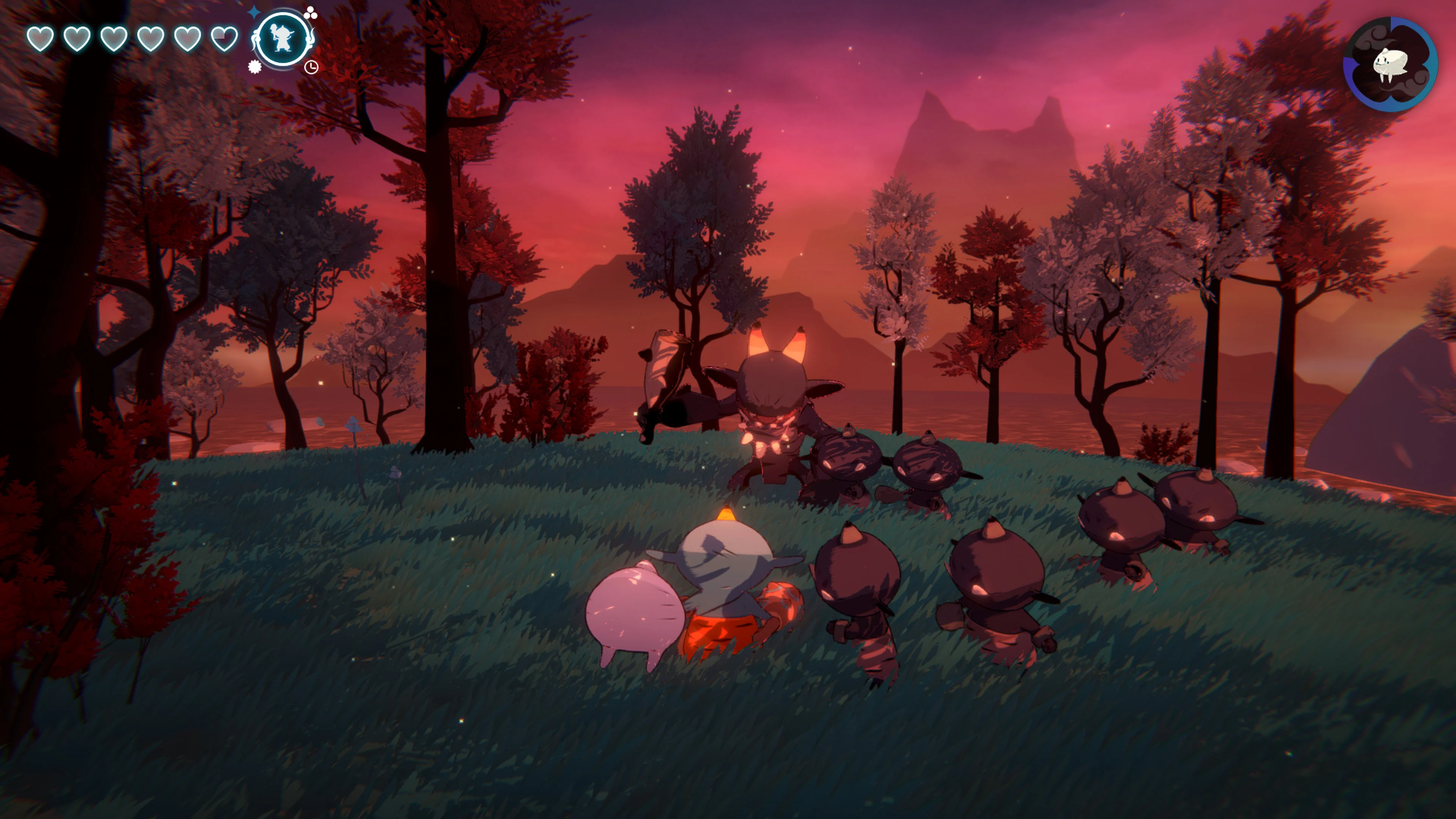Select the white spiky gear badge icon

point(255,67)
